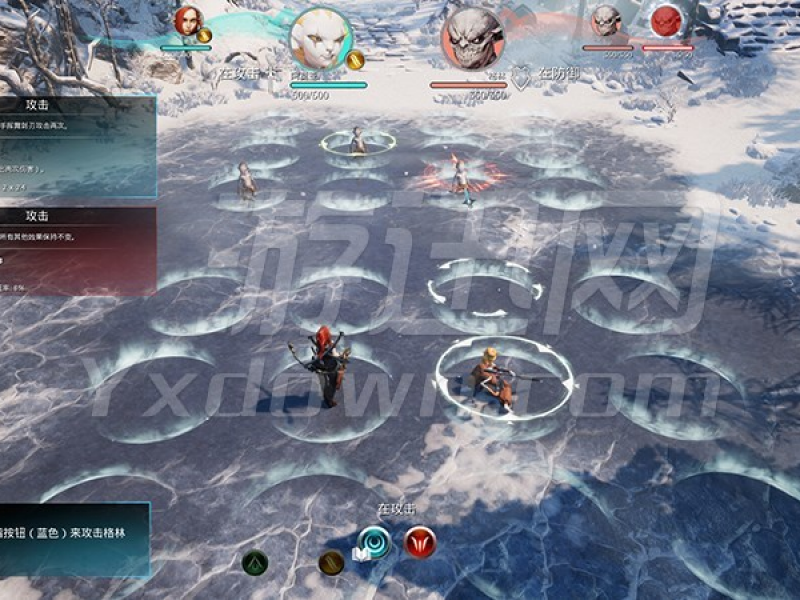Select the small grey goblin enemy portrait
The height and width of the screenshot is (600, 800).
point(606,21)
